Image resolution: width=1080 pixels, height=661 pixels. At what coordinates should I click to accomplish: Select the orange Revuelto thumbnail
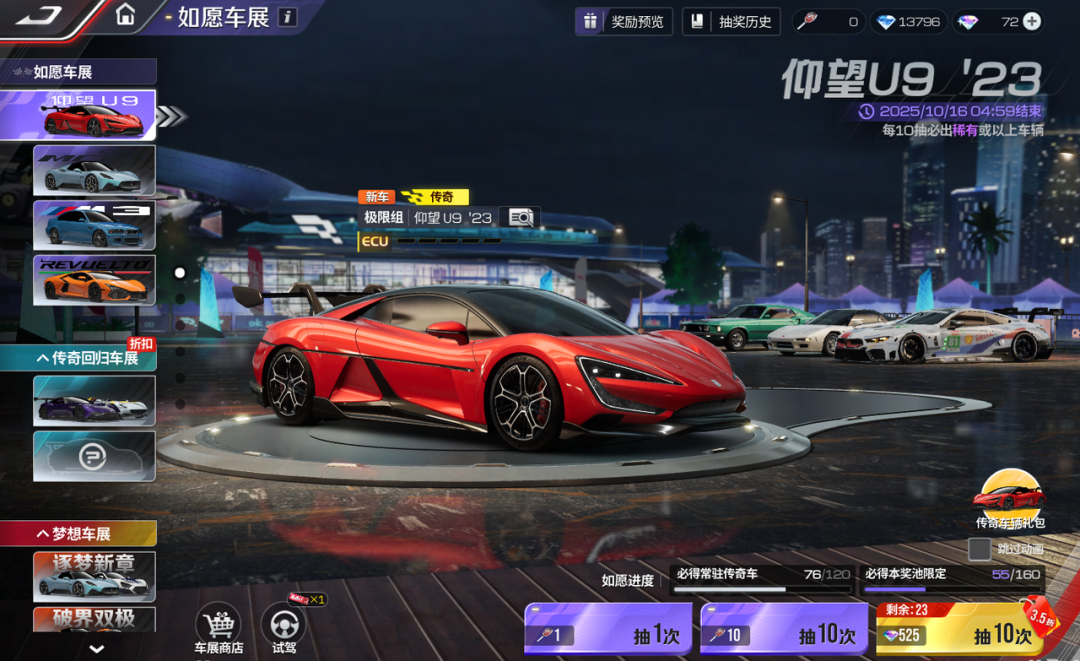pyautogui.click(x=95, y=280)
